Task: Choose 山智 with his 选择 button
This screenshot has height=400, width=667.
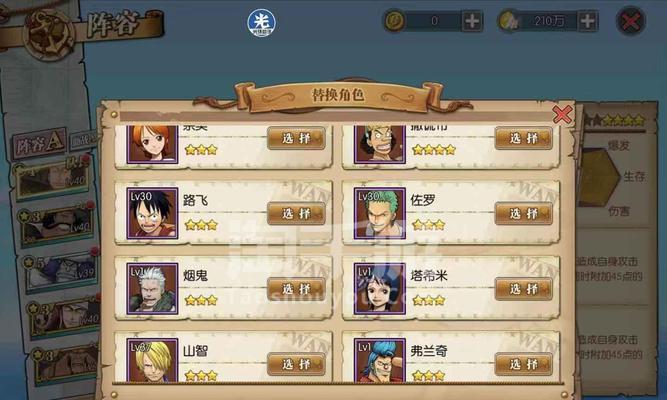Action: tap(296, 363)
